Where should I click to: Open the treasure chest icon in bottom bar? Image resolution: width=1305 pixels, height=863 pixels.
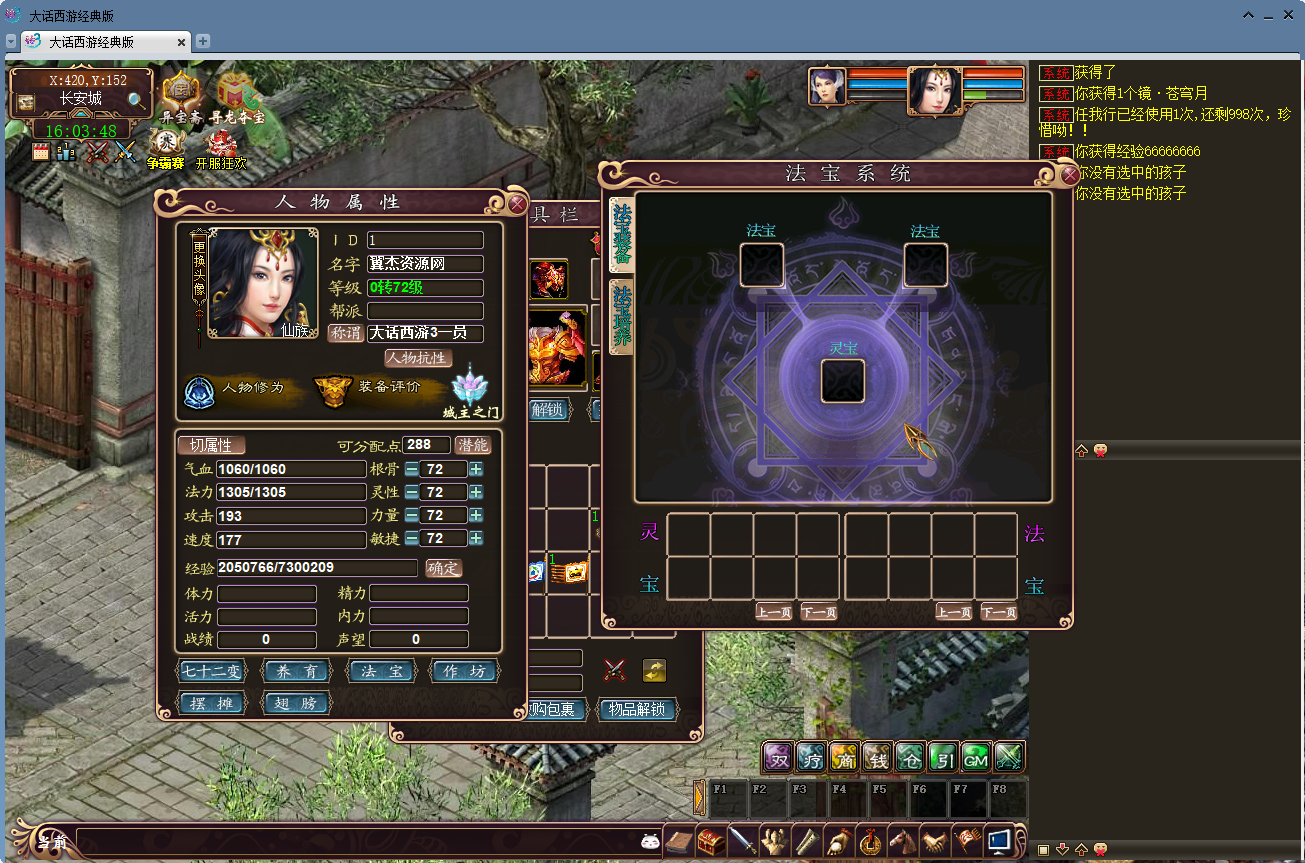click(x=711, y=841)
